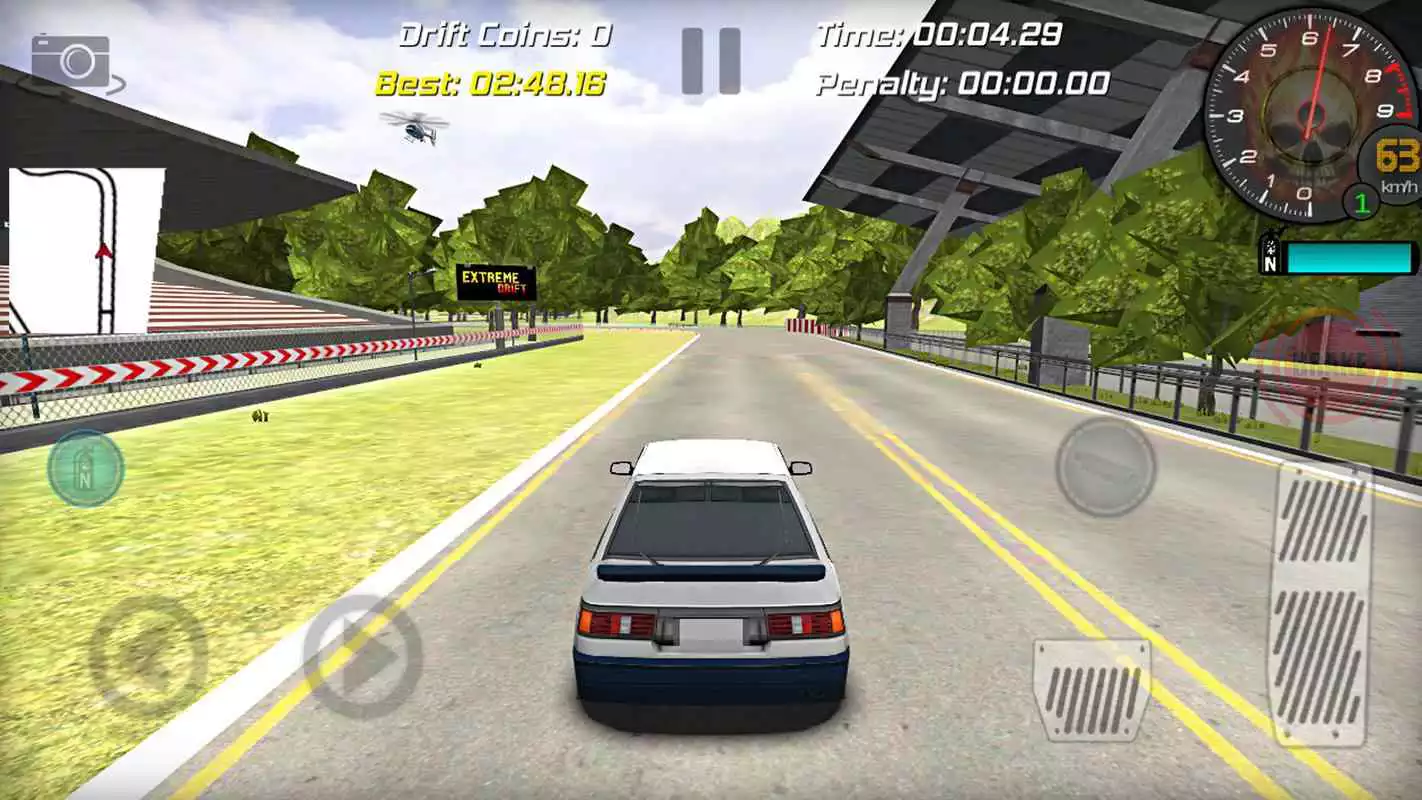1422x800 pixels.
Task: Tap the Extreme Drift billboard sign
Action: pos(496,281)
